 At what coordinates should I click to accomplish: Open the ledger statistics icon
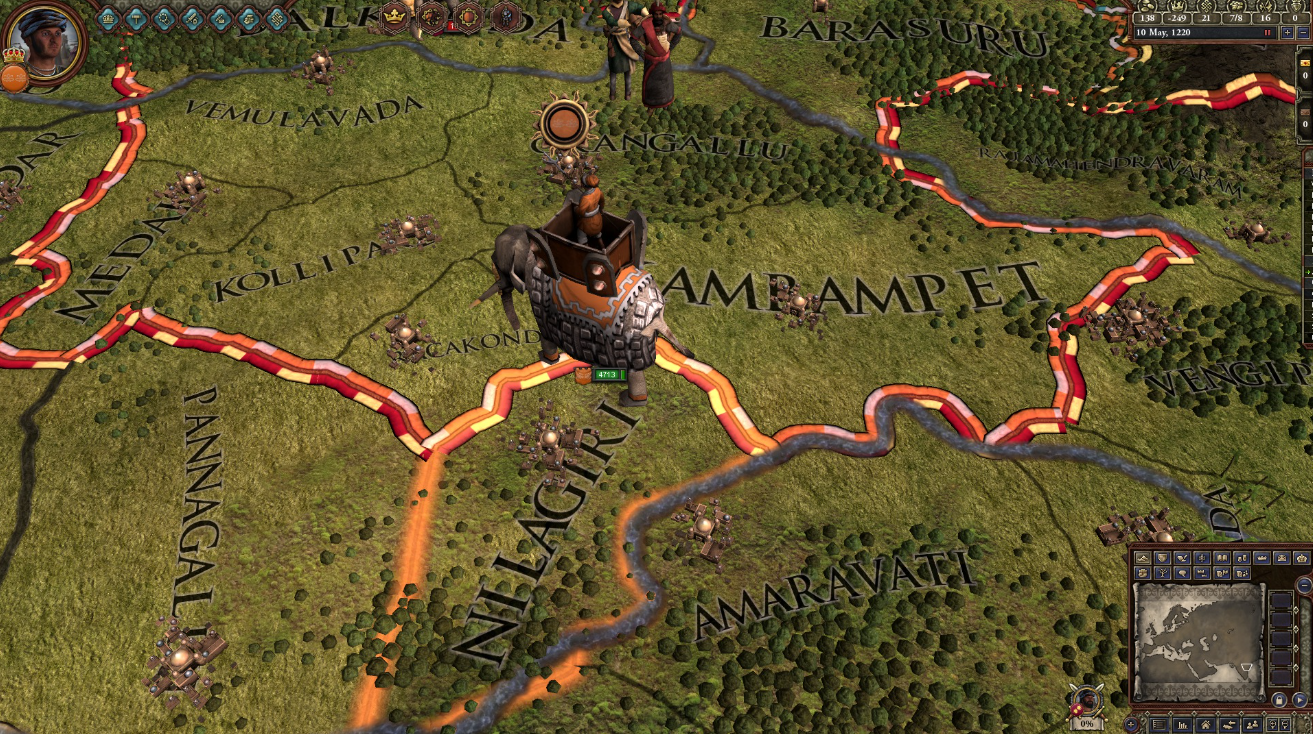[x=1182, y=724]
